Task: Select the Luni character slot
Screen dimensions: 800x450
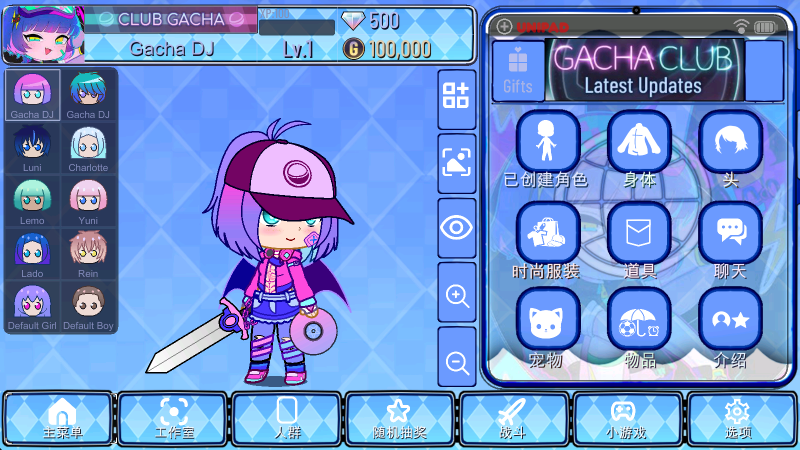Action: click(x=32, y=148)
